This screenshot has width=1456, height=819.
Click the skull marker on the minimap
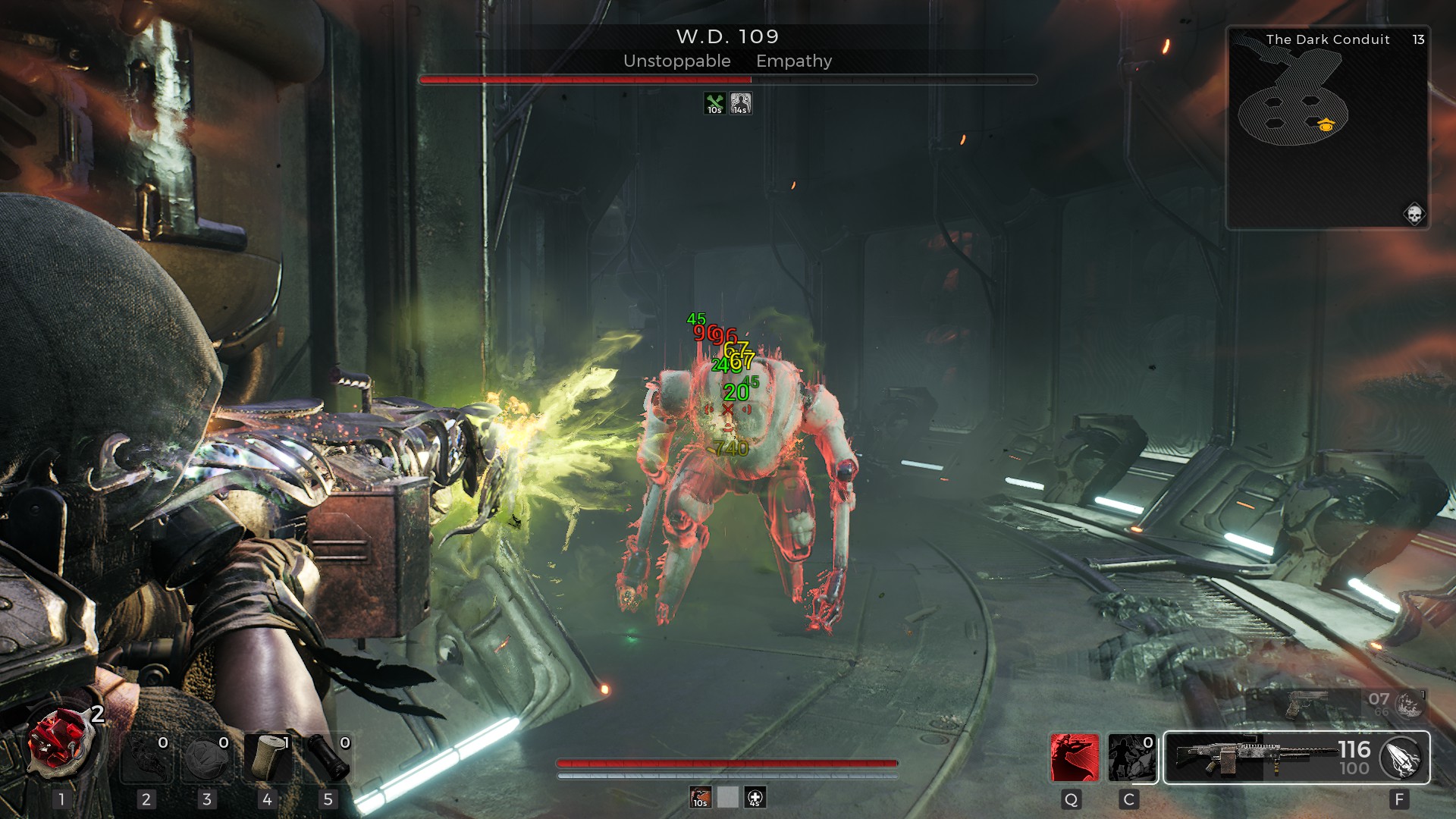point(1414,215)
